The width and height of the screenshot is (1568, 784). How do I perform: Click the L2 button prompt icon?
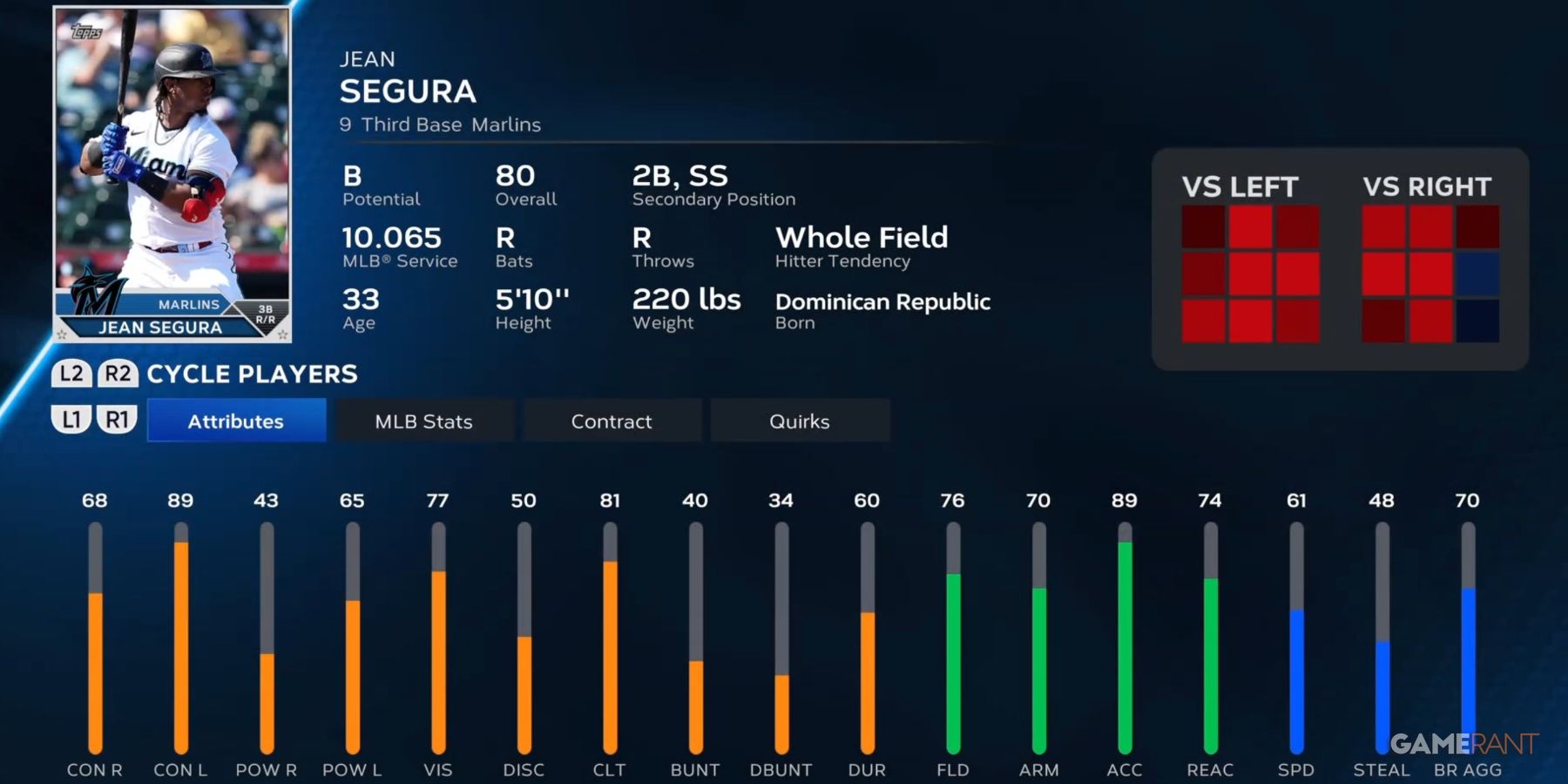73,374
